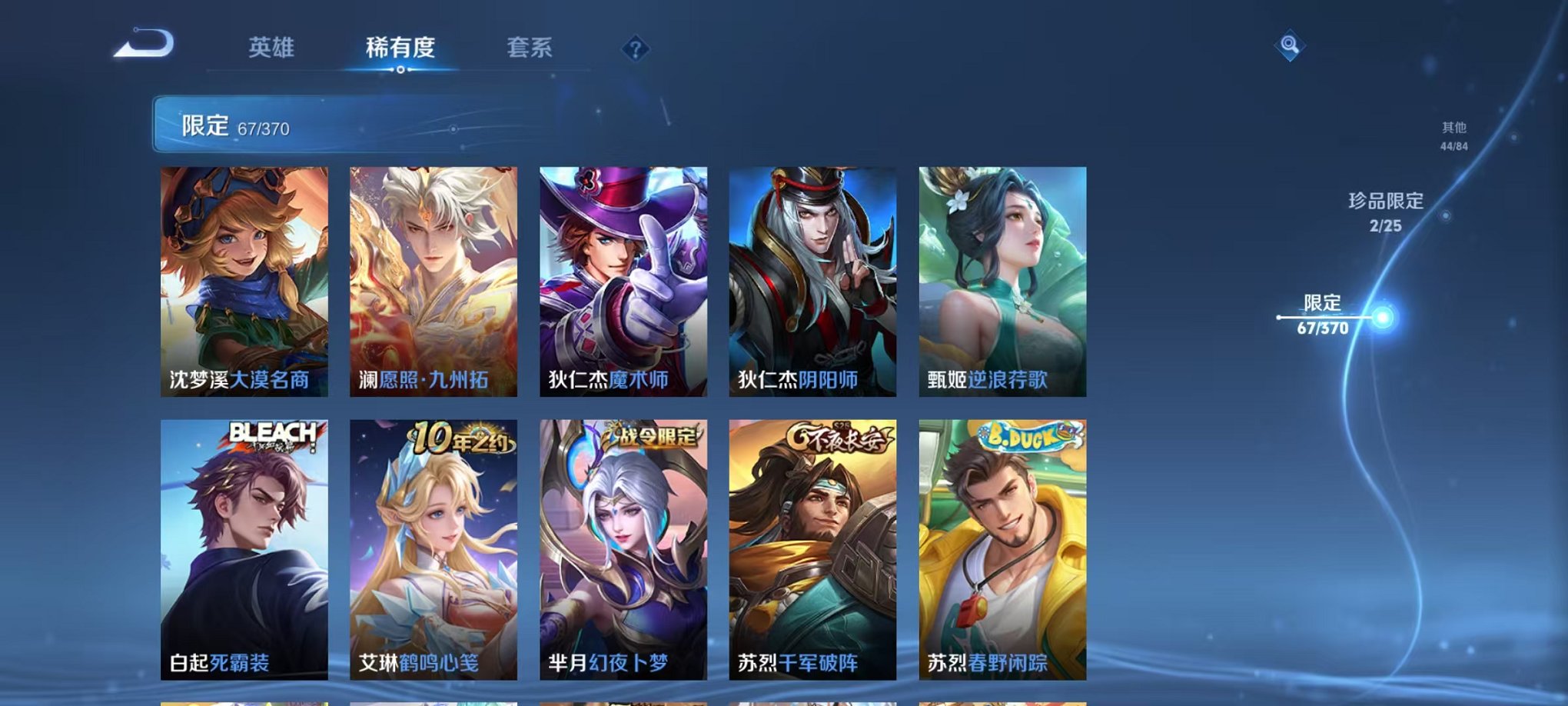The height and width of the screenshot is (706, 1568).
Task: Click the back arrow to exit collection view
Action: pos(145,45)
